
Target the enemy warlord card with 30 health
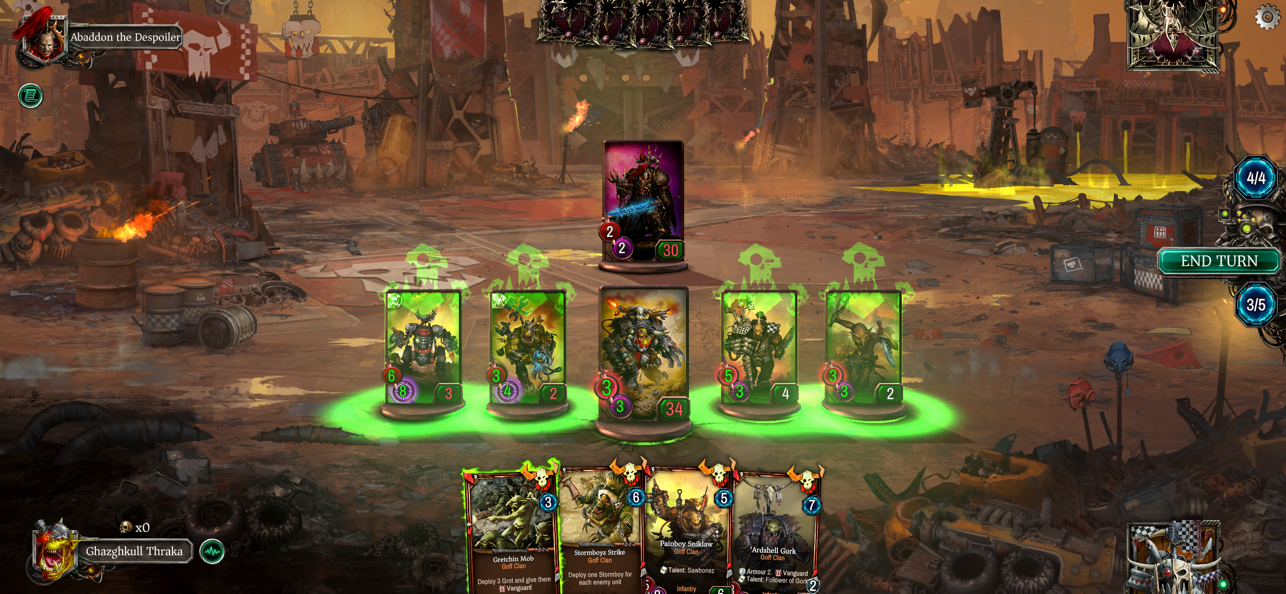pyautogui.click(x=644, y=200)
